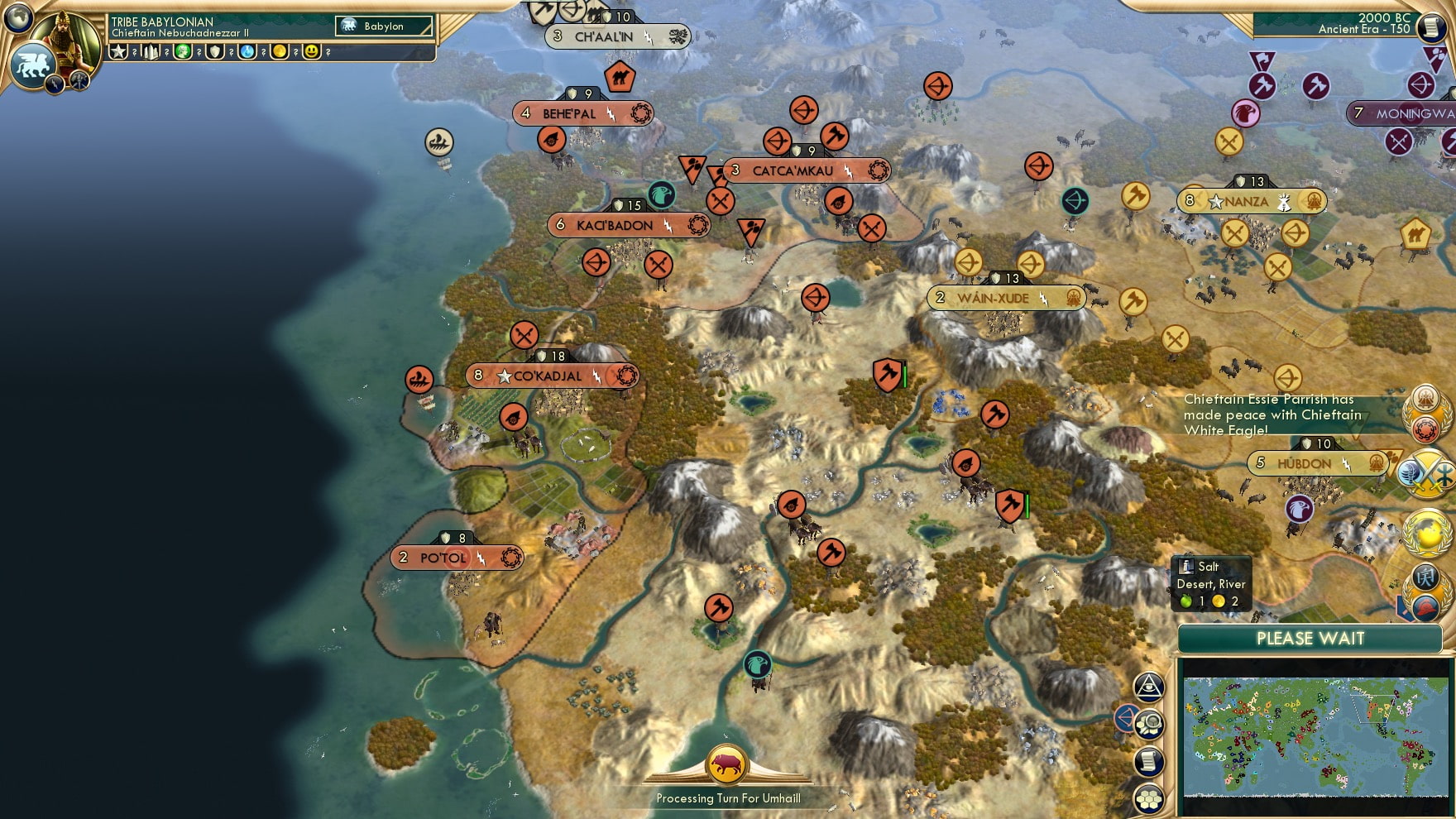Toggle strategic view with the pyramid eye button
The image size is (1456, 819).
click(1150, 688)
